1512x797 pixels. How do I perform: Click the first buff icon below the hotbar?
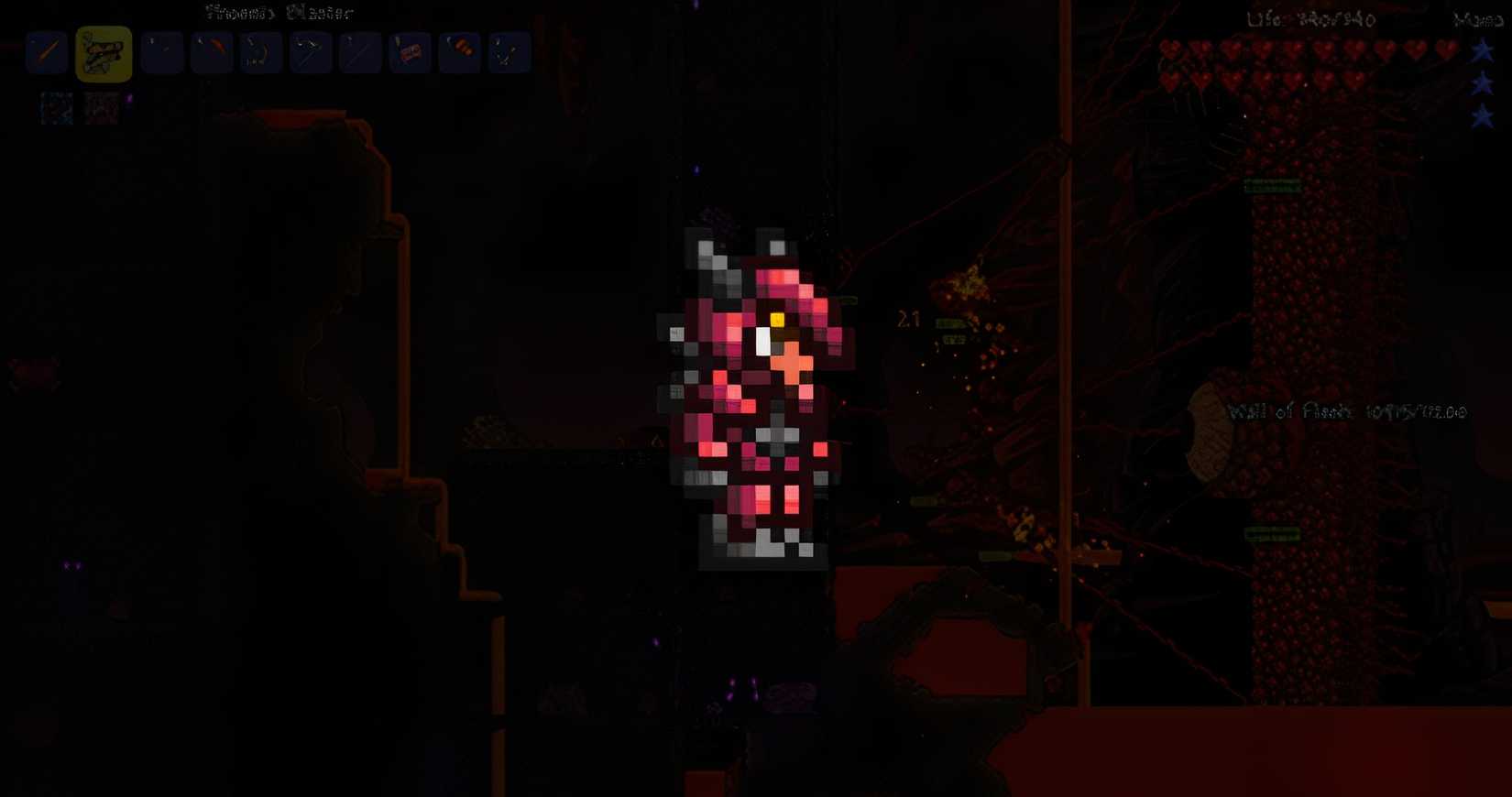tap(53, 107)
